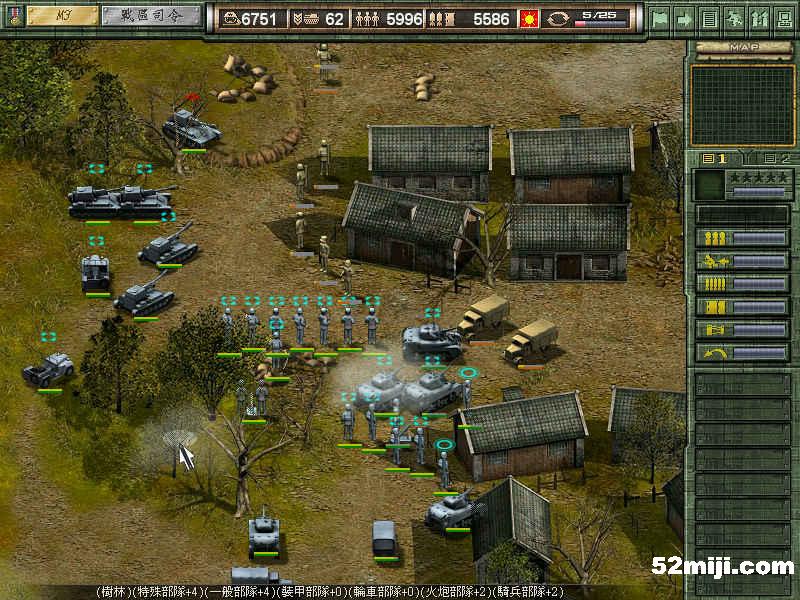The image size is (800, 600).
Task: Click the green flag button
Action: point(659,18)
